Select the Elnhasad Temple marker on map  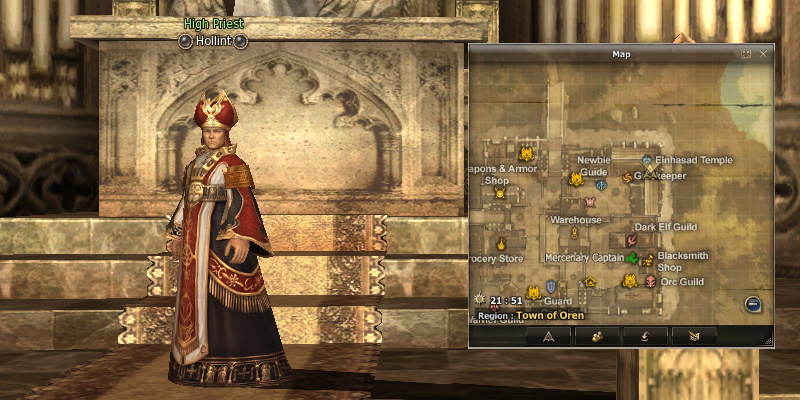[x=647, y=160]
